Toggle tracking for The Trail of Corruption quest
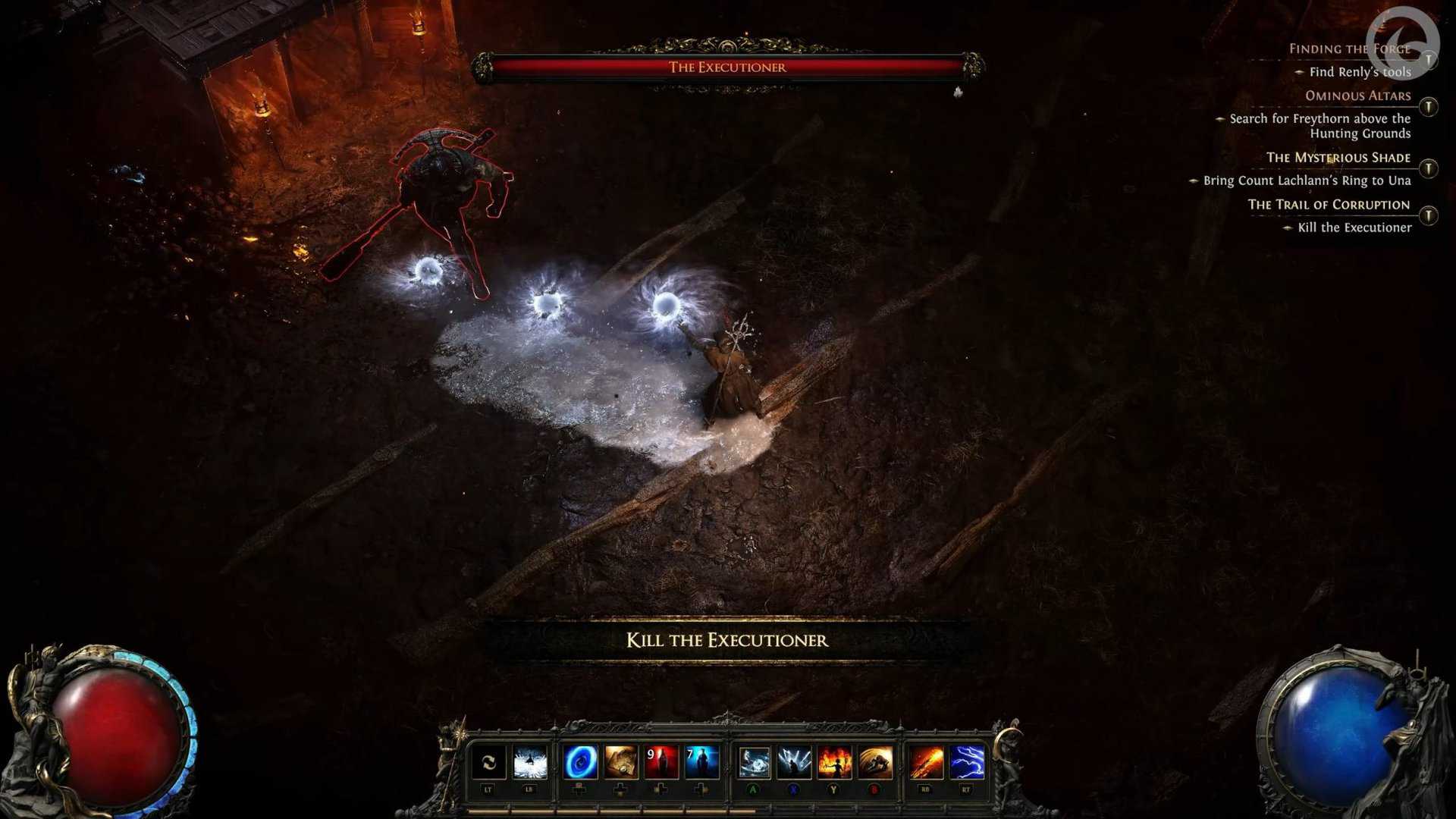Viewport: 1456px width, 819px height. tap(1429, 215)
